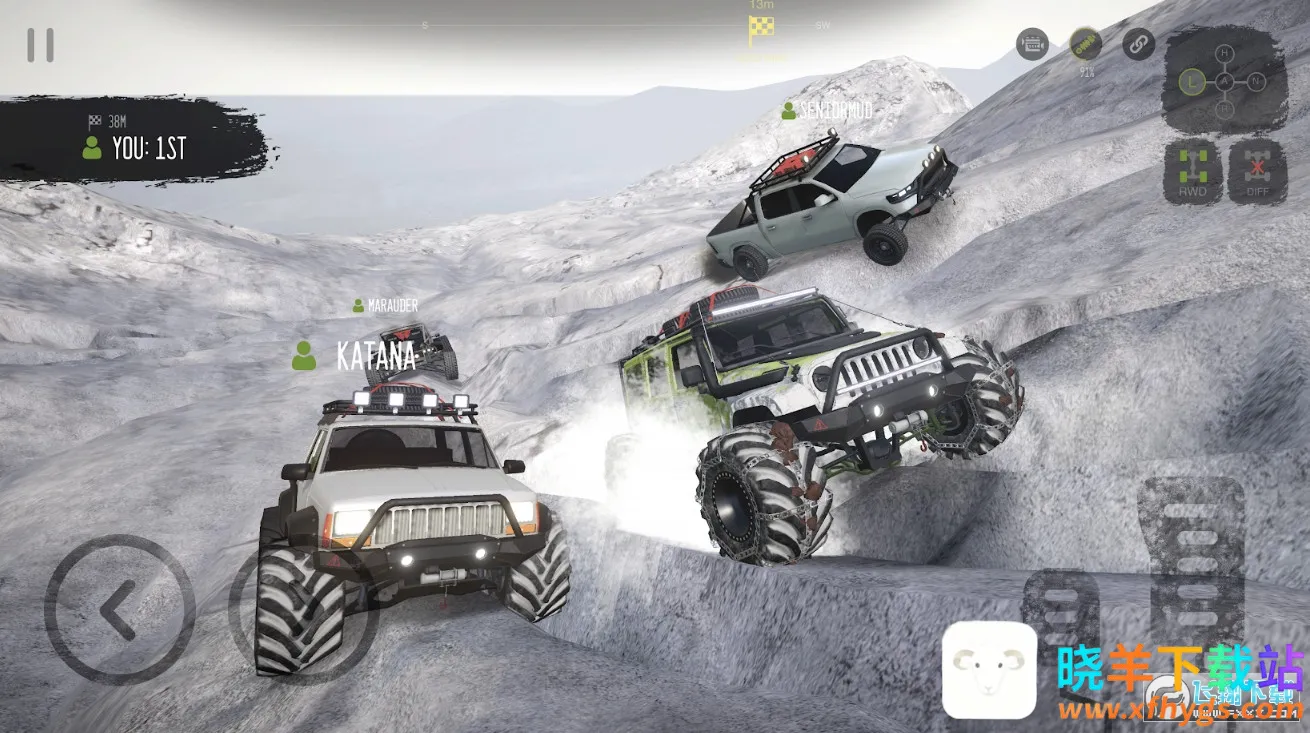Select the L low gear
The height and width of the screenshot is (733, 1310).
pyautogui.click(x=1192, y=80)
